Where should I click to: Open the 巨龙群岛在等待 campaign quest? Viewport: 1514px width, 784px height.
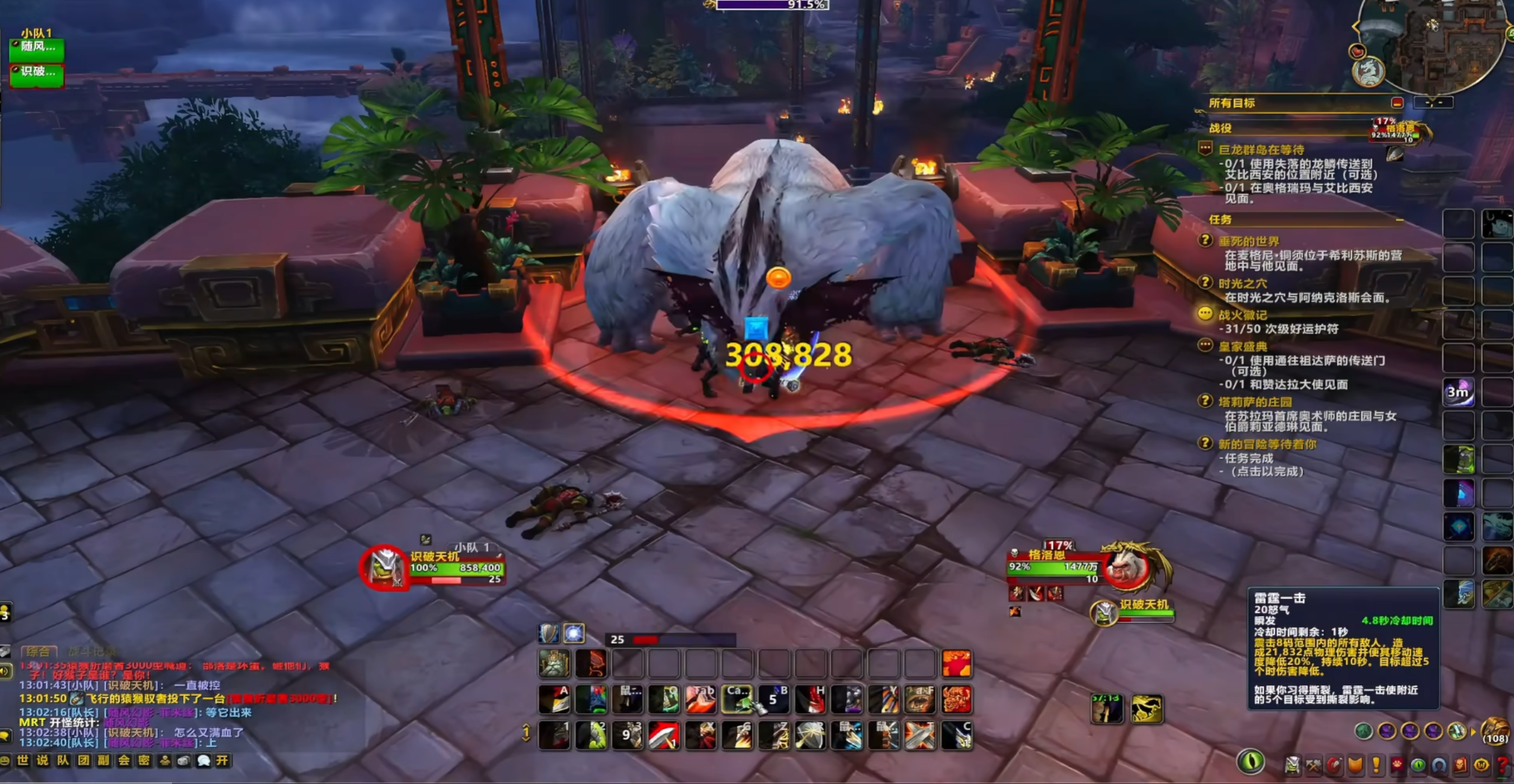pyautogui.click(x=1261, y=150)
